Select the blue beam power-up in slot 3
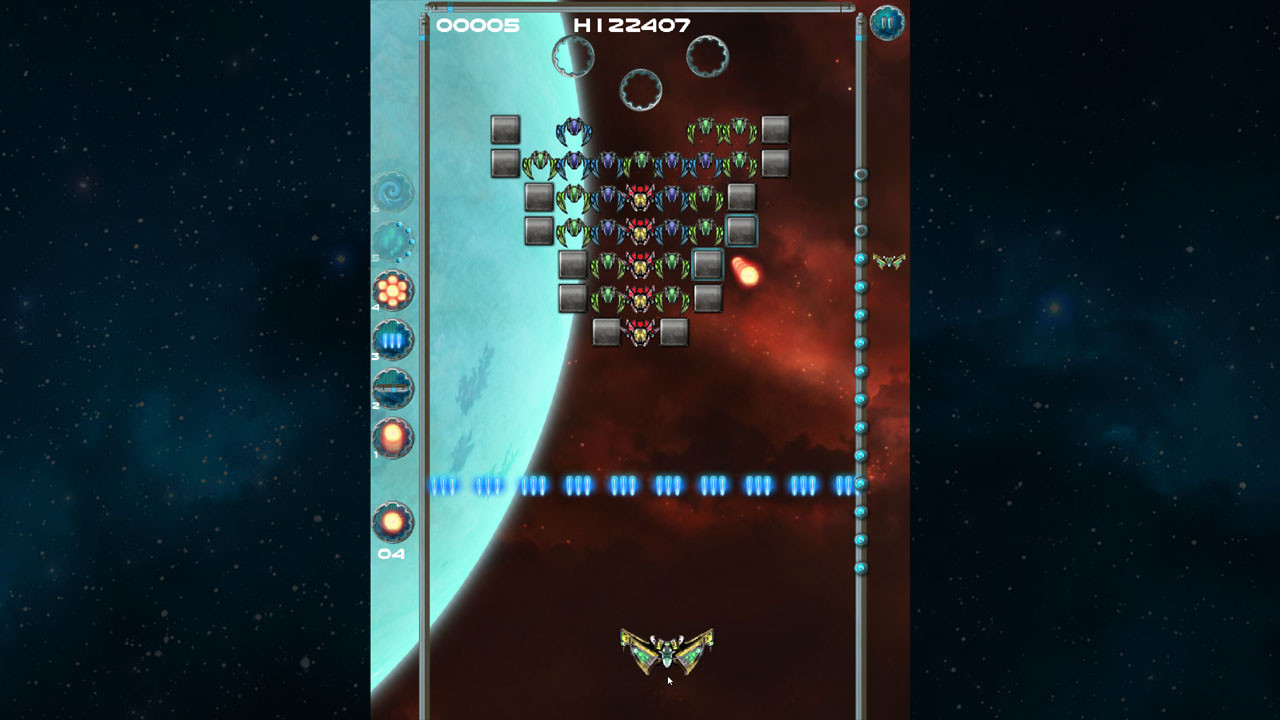Image resolution: width=1280 pixels, height=720 pixels. pos(393,340)
